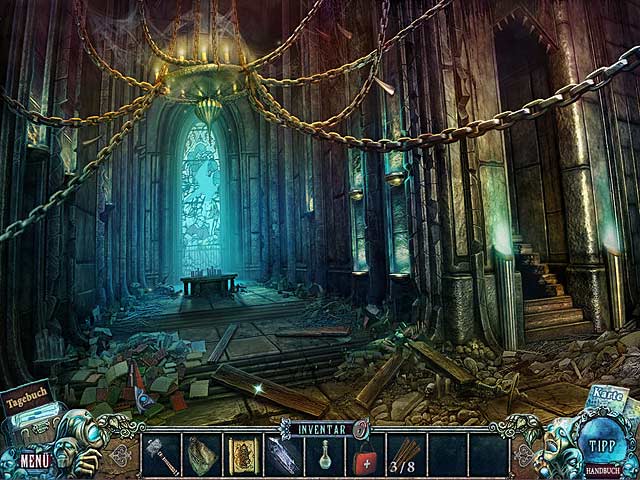Select the cloth sack inventory item
Image resolution: width=640 pixels, height=480 pixels.
click(x=202, y=455)
